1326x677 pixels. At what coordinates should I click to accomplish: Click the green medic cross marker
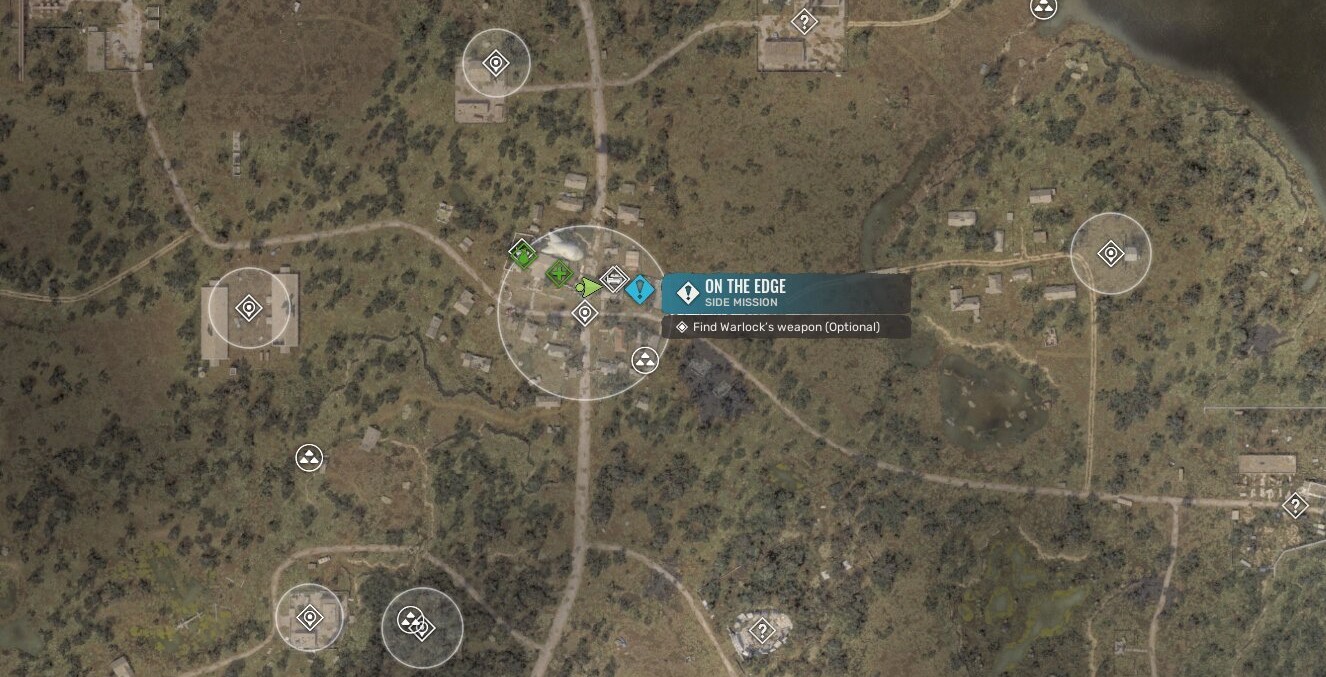click(x=559, y=272)
